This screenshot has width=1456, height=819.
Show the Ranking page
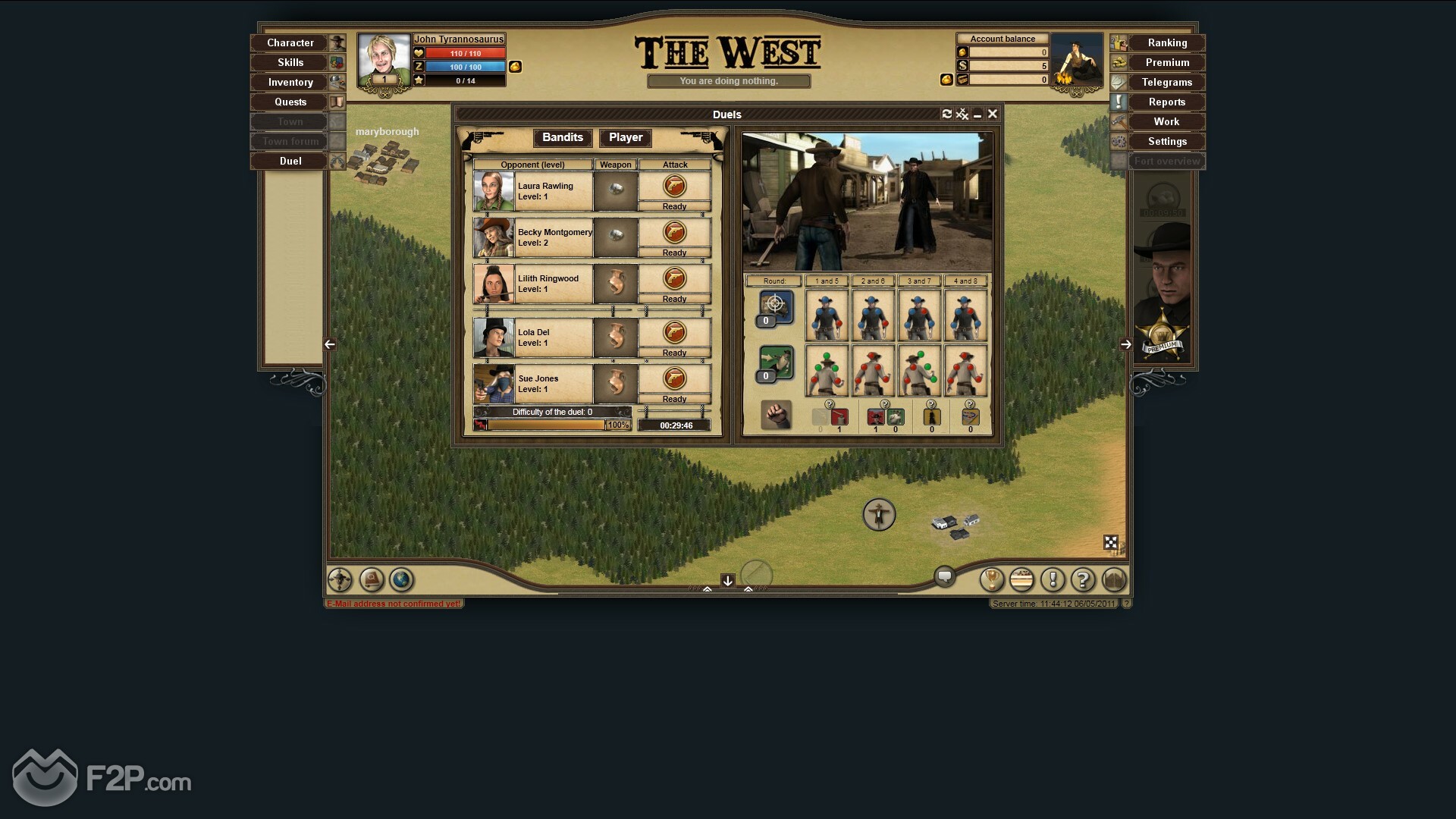pyautogui.click(x=1166, y=43)
